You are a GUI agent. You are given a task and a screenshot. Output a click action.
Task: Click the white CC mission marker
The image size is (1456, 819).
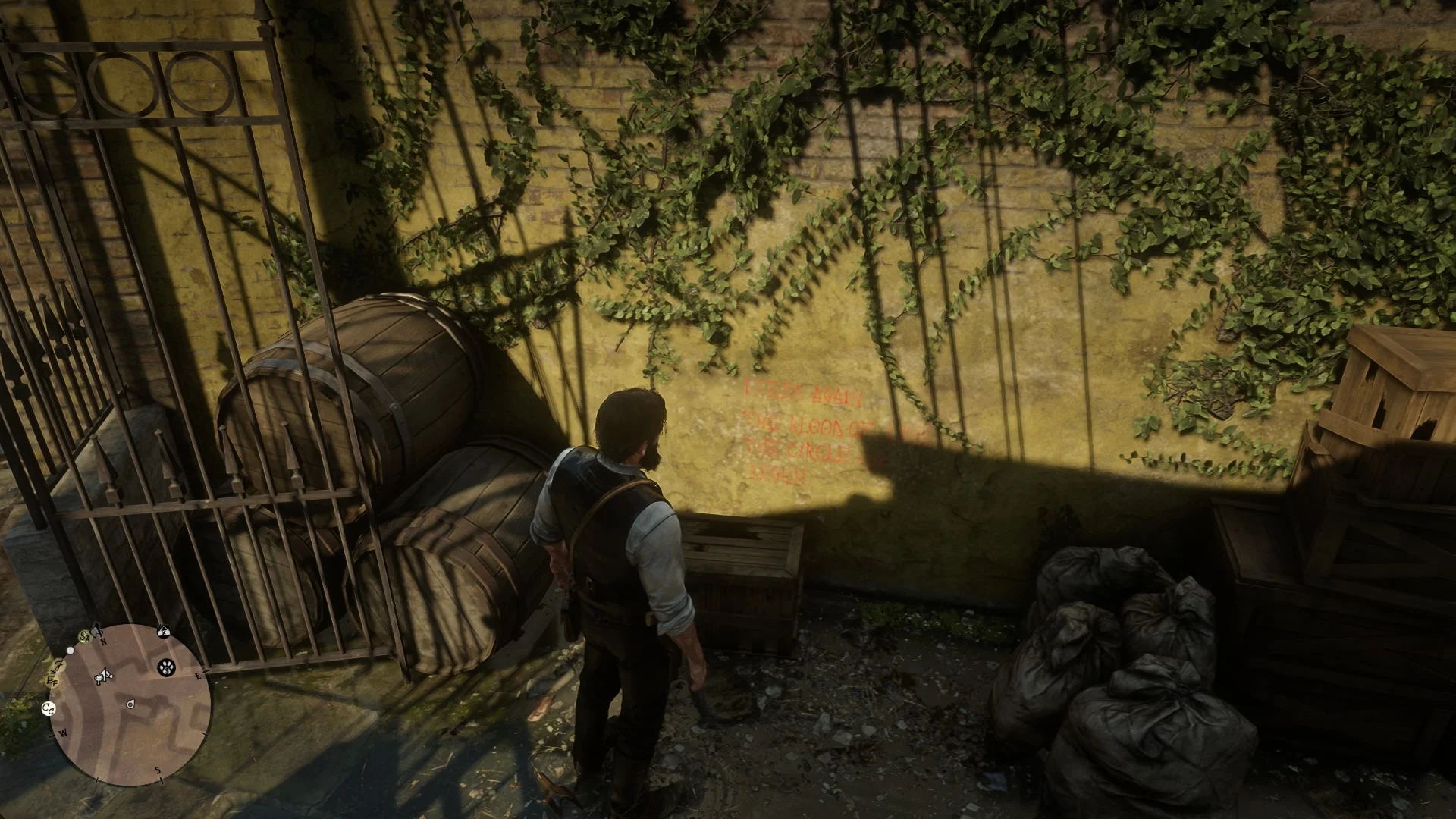pos(49,709)
